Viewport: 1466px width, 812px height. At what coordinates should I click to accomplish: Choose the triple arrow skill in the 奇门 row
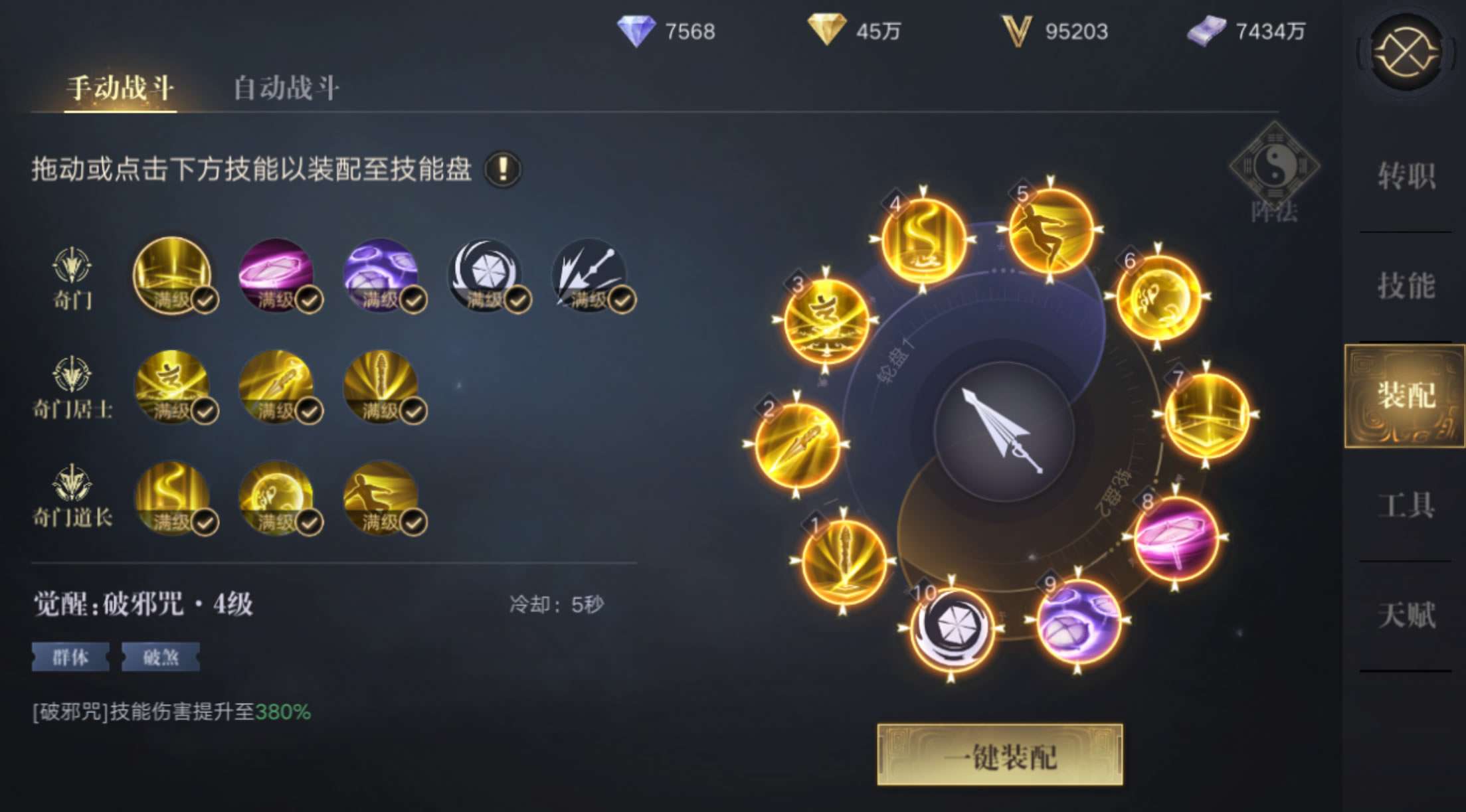click(589, 275)
